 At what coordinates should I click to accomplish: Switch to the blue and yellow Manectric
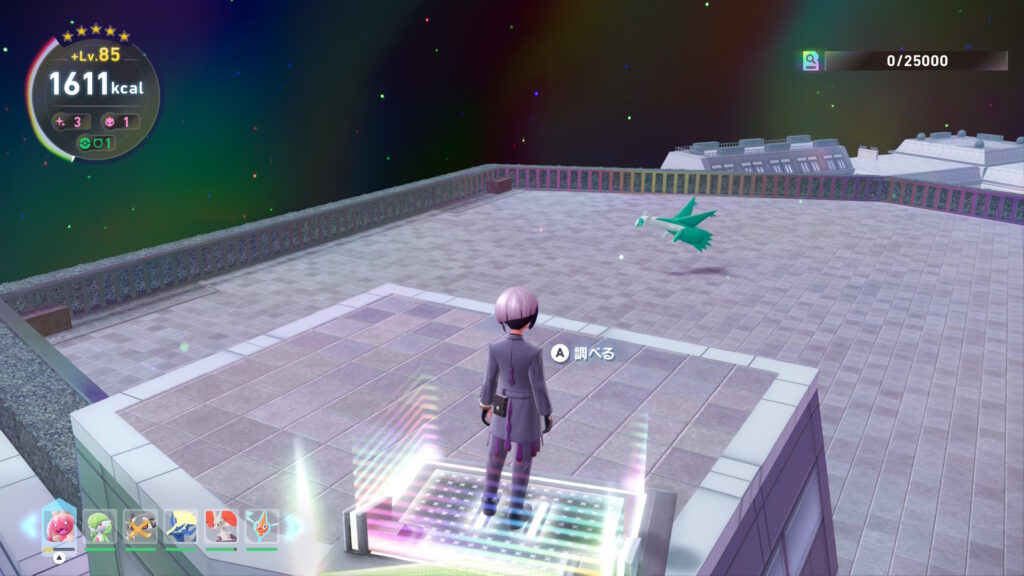181,525
